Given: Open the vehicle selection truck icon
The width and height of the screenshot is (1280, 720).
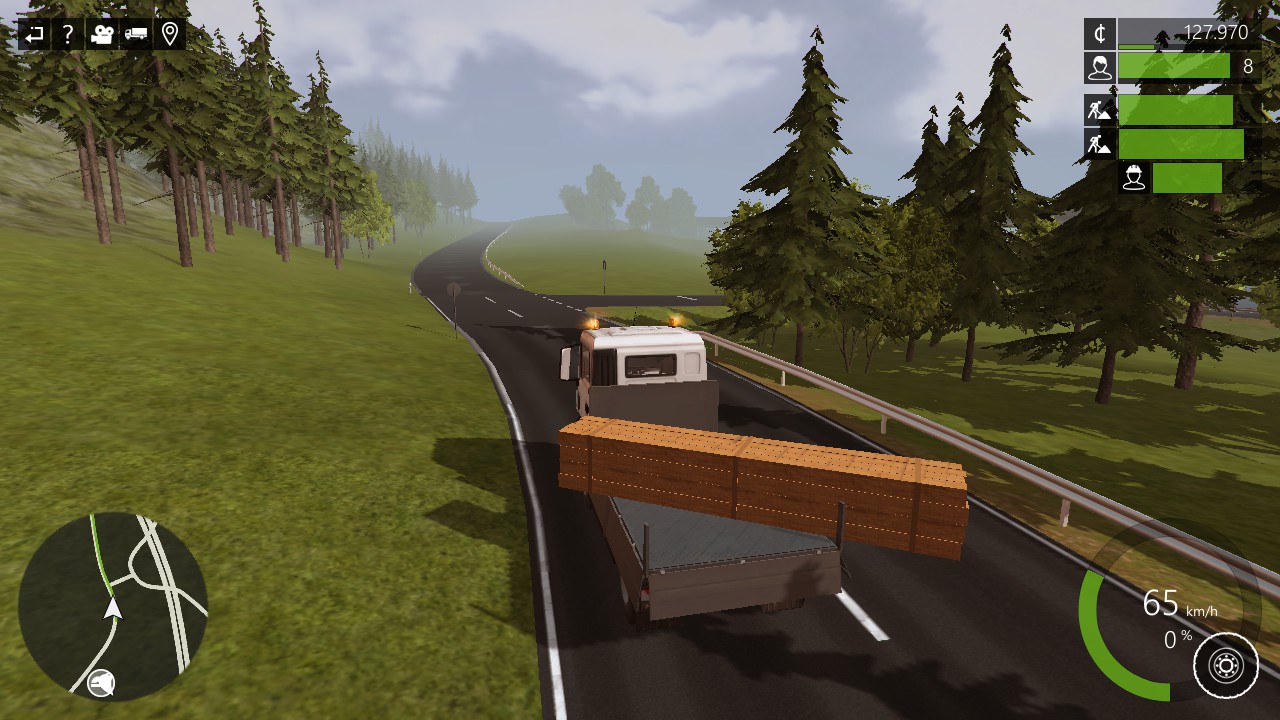Looking at the screenshot, I should click(135, 34).
